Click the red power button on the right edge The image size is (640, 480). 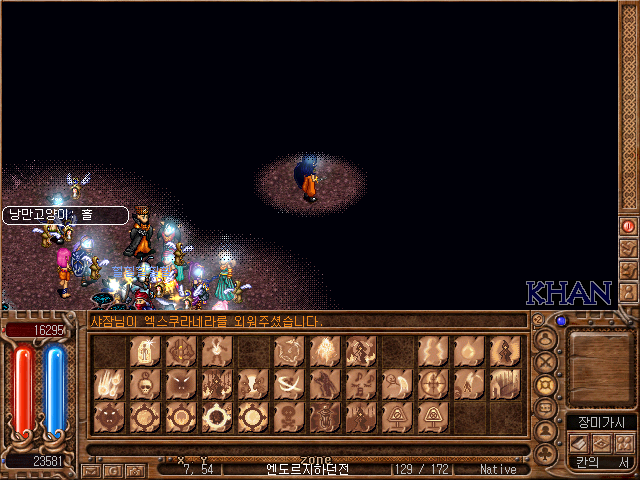click(x=629, y=226)
